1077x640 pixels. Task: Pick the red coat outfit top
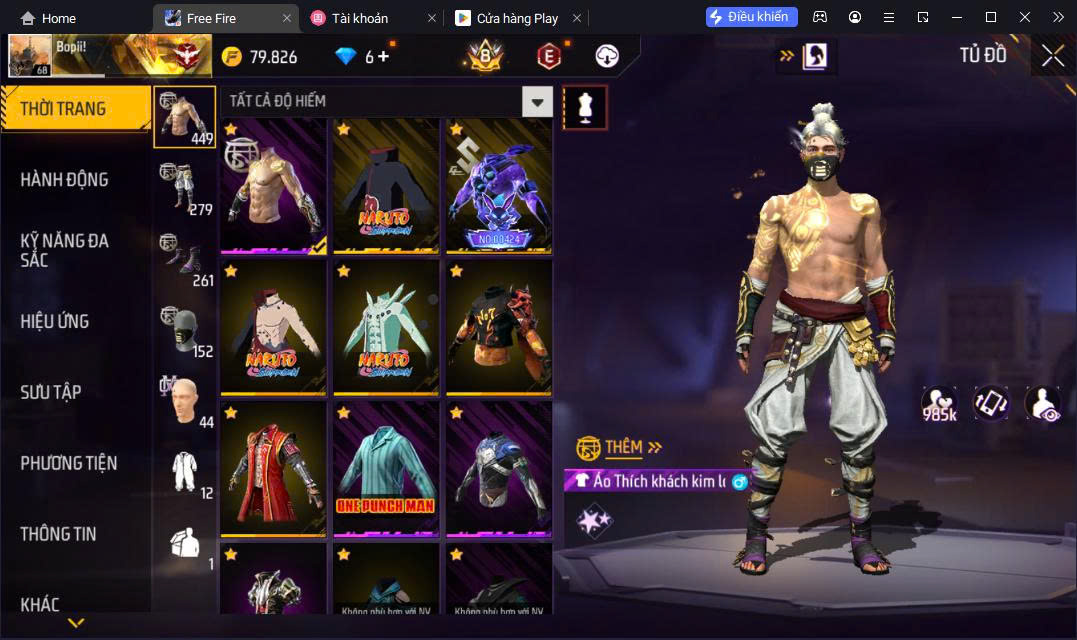click(x=273, y=467)
